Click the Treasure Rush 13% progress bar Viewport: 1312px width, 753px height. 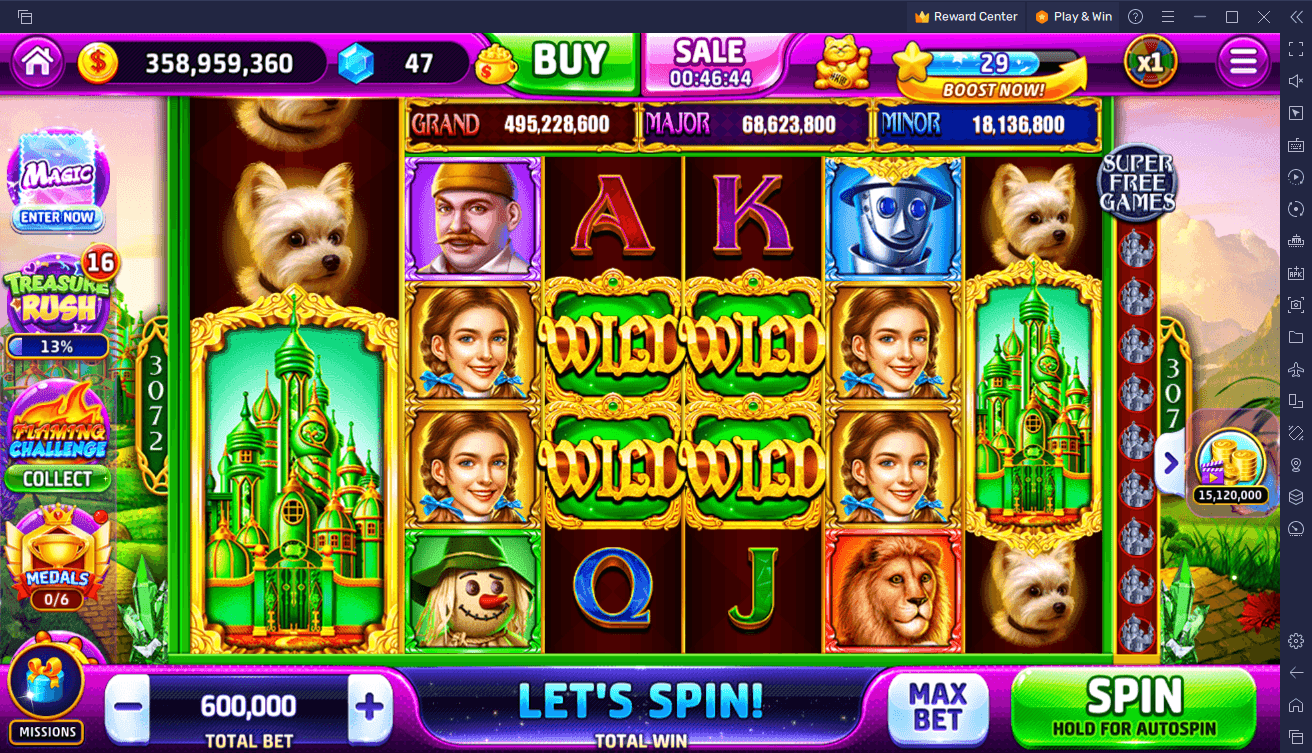click(x=57, y=347)
